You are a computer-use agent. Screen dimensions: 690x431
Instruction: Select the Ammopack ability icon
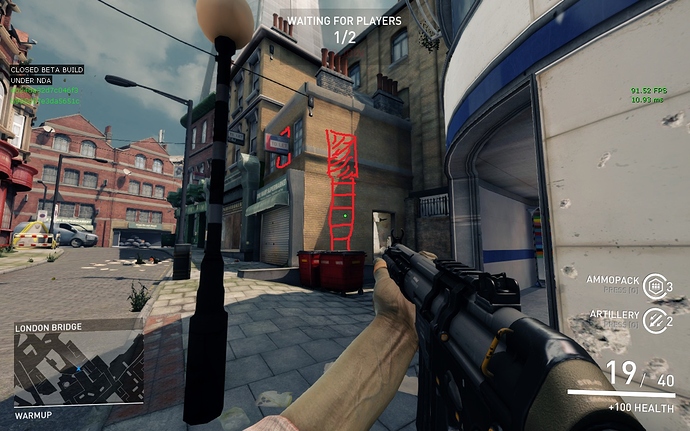653,286
